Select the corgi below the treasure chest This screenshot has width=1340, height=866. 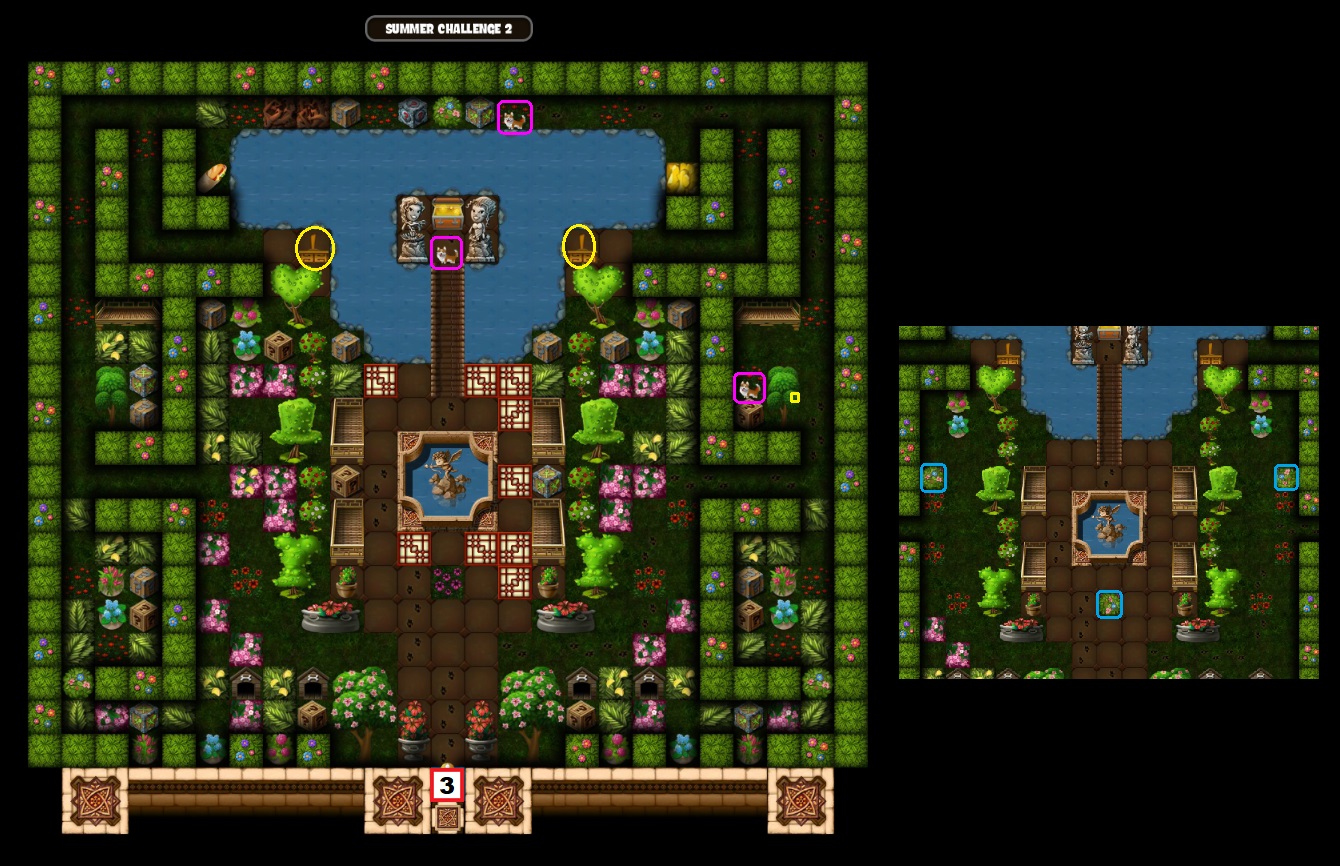(x=447, y=251)
